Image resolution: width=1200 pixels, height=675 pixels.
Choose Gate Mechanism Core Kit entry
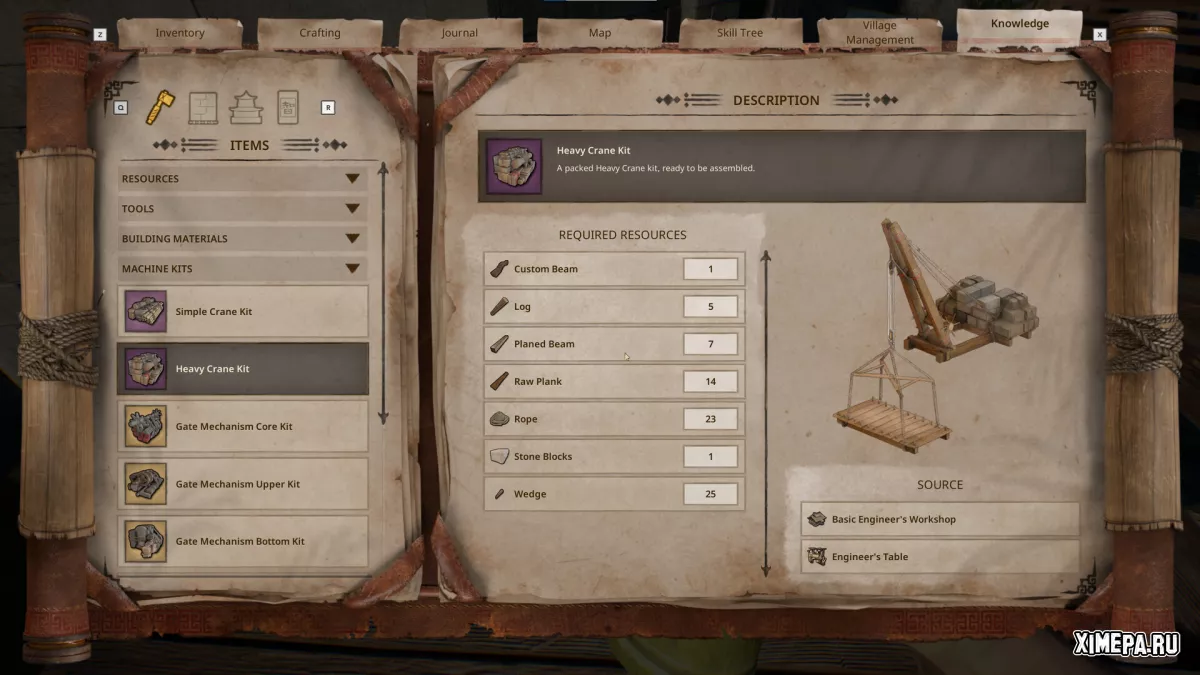coord(243,427)
